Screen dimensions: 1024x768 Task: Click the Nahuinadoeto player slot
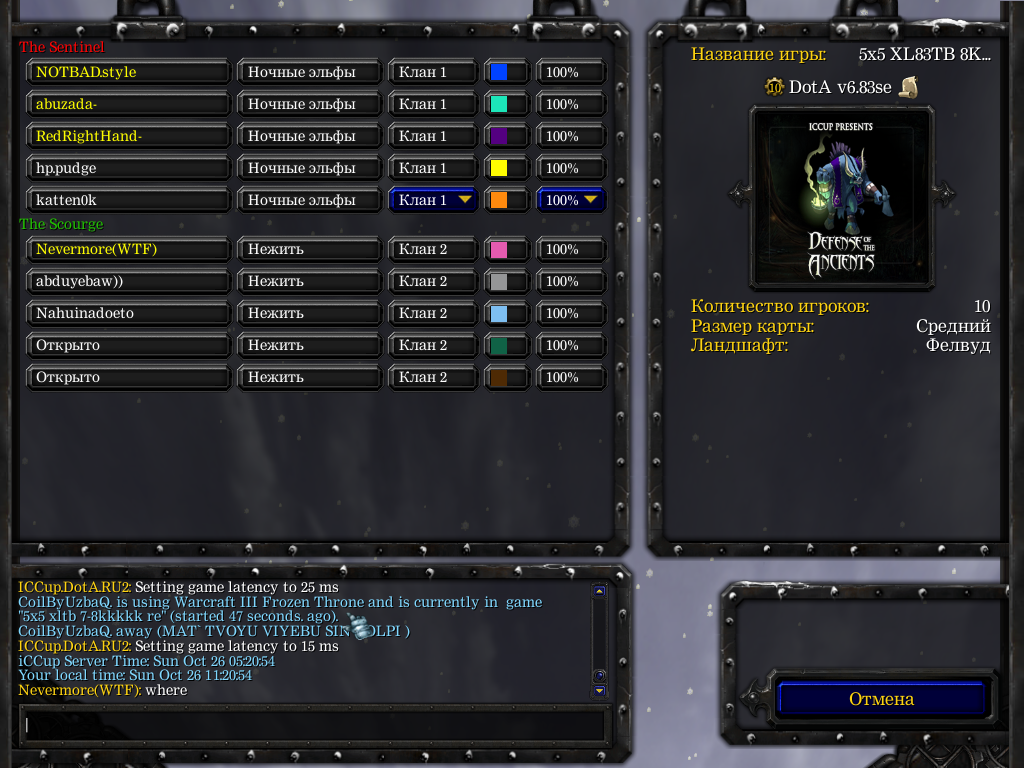pos(129,313)
